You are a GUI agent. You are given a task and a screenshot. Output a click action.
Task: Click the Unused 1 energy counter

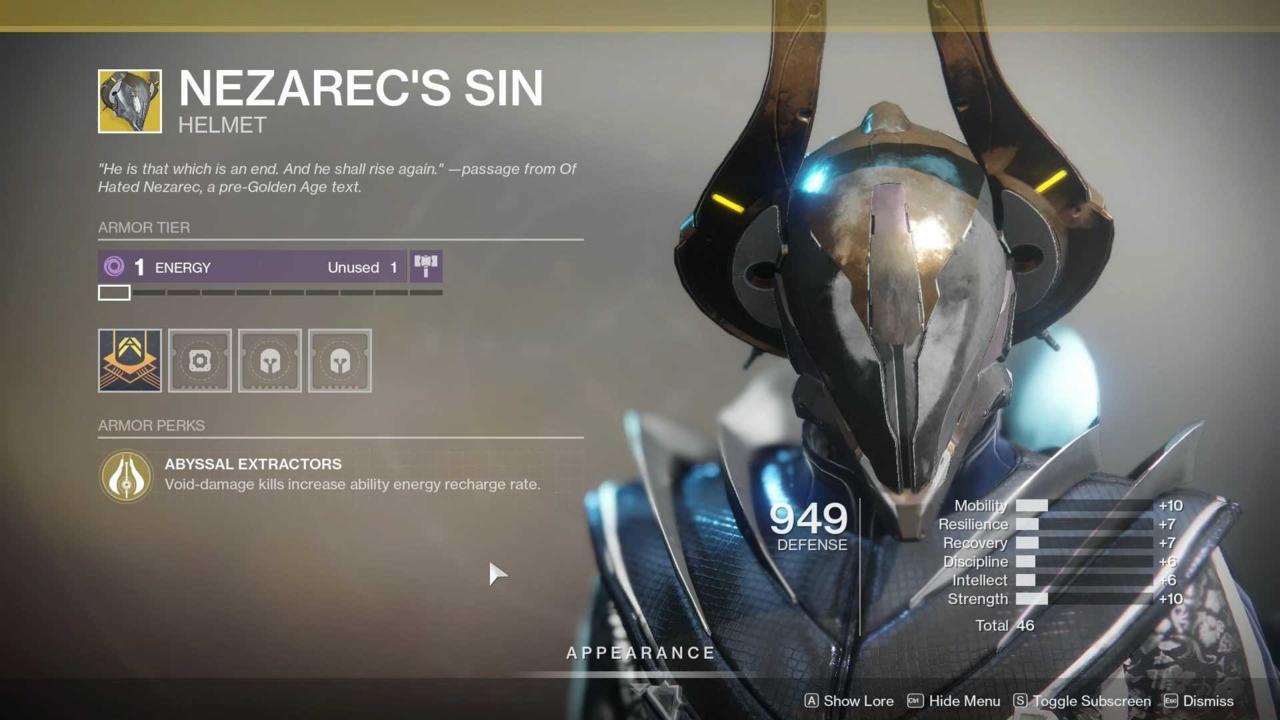[x=362, y=267]
